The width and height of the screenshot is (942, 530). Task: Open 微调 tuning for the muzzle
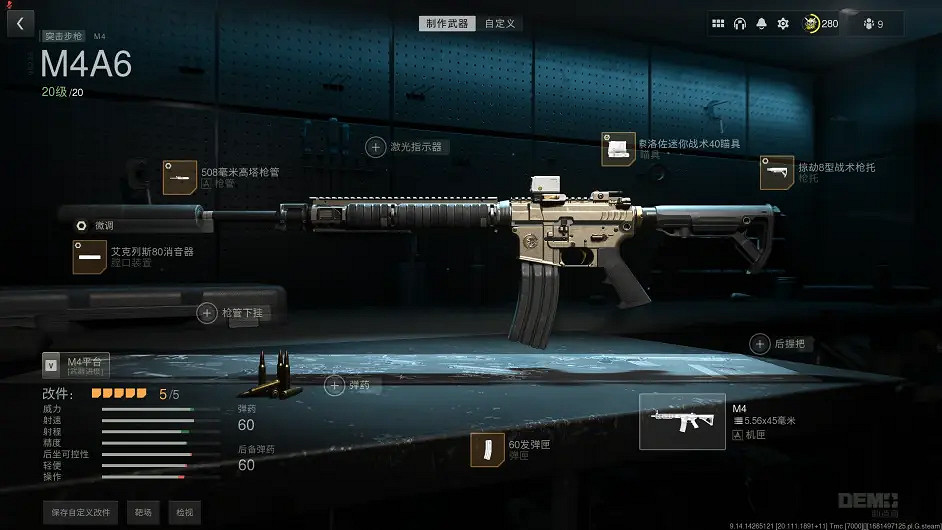coord(82,225)
